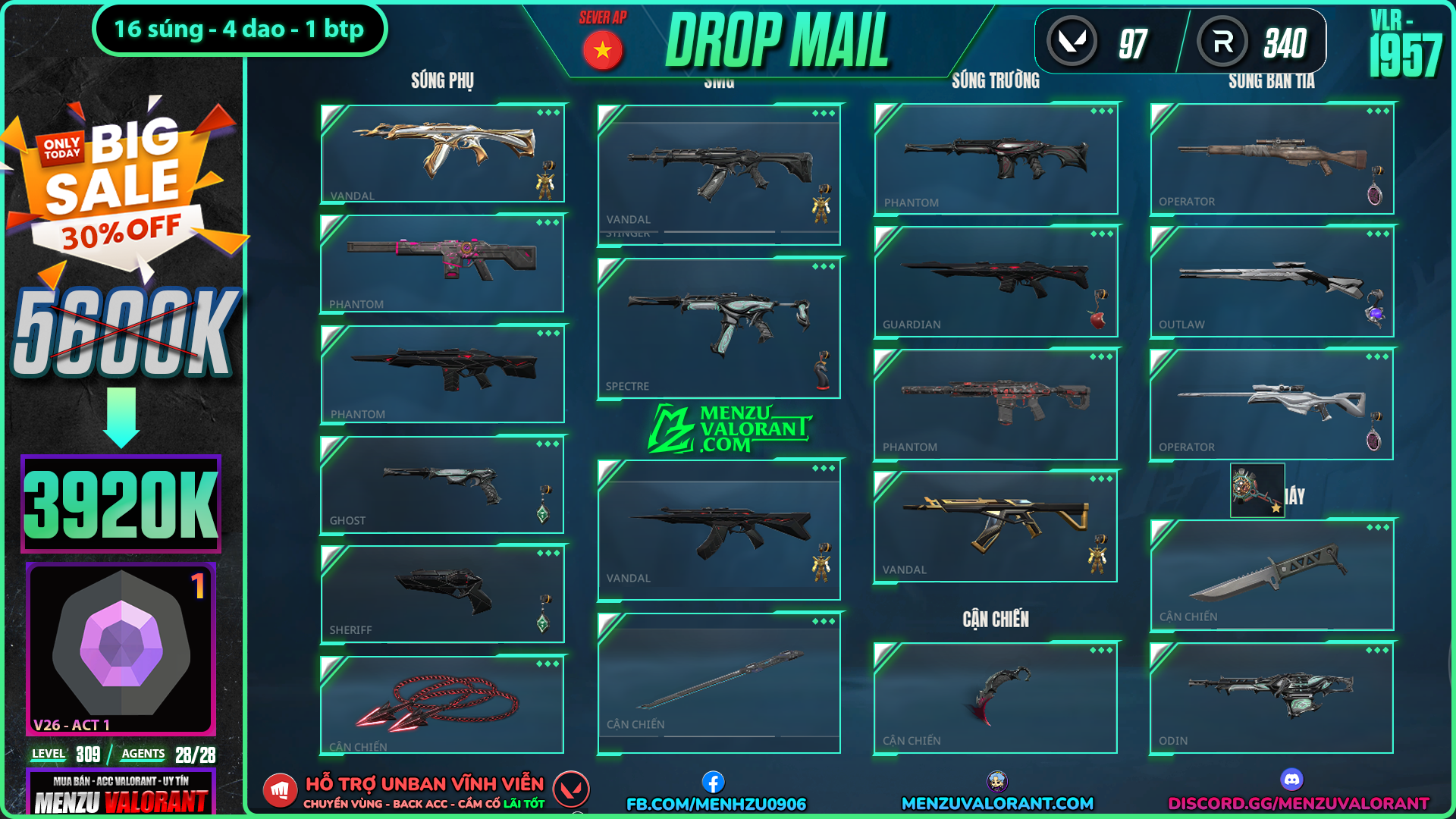1456x819 pixels.
Task: Choose the red rope kunai melee card
Action: pyautogui.click(x=443, y=704)
